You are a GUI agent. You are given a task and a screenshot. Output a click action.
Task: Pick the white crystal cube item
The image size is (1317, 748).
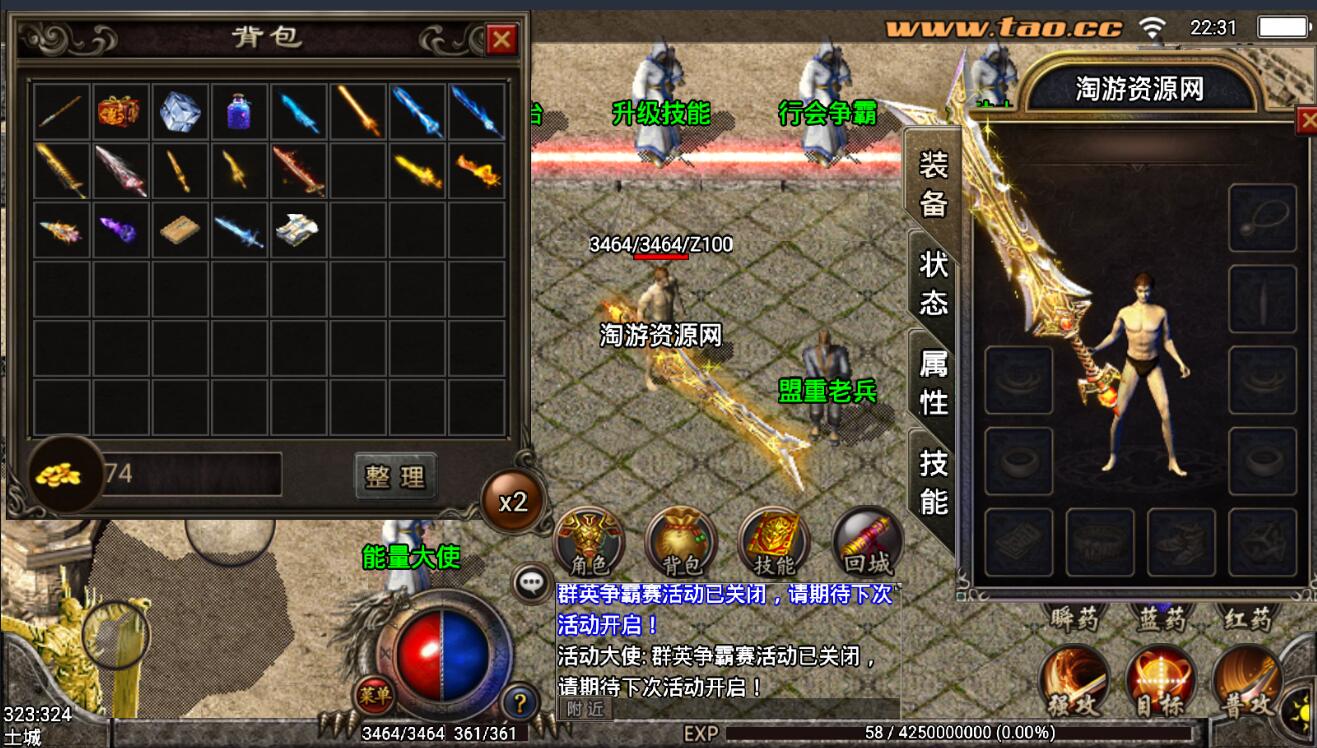point(180,111)
